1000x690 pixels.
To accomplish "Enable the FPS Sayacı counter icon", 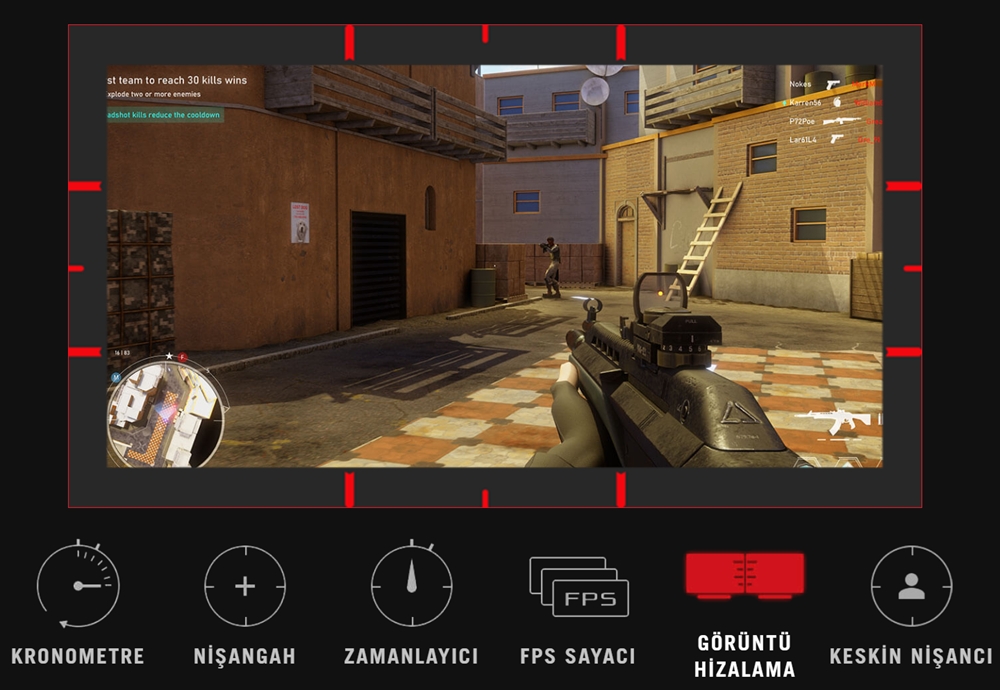I will [578, 587].
